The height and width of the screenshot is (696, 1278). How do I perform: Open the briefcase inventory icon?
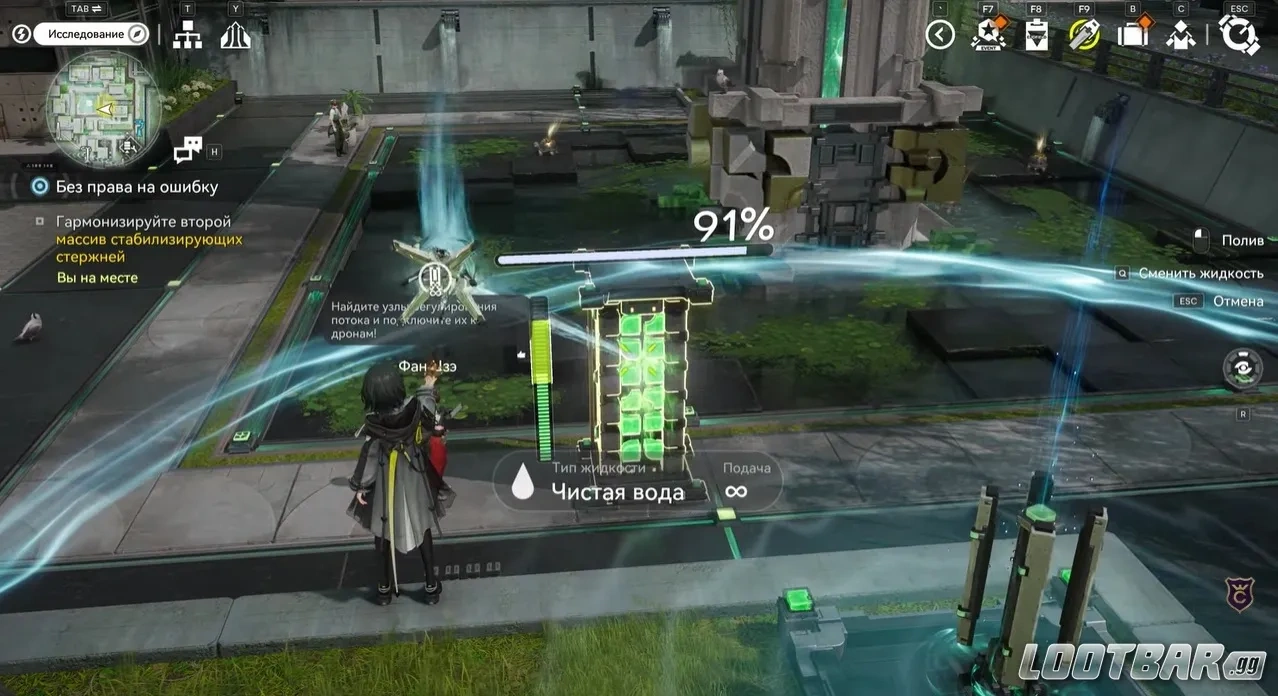(x=1133, y=36)
